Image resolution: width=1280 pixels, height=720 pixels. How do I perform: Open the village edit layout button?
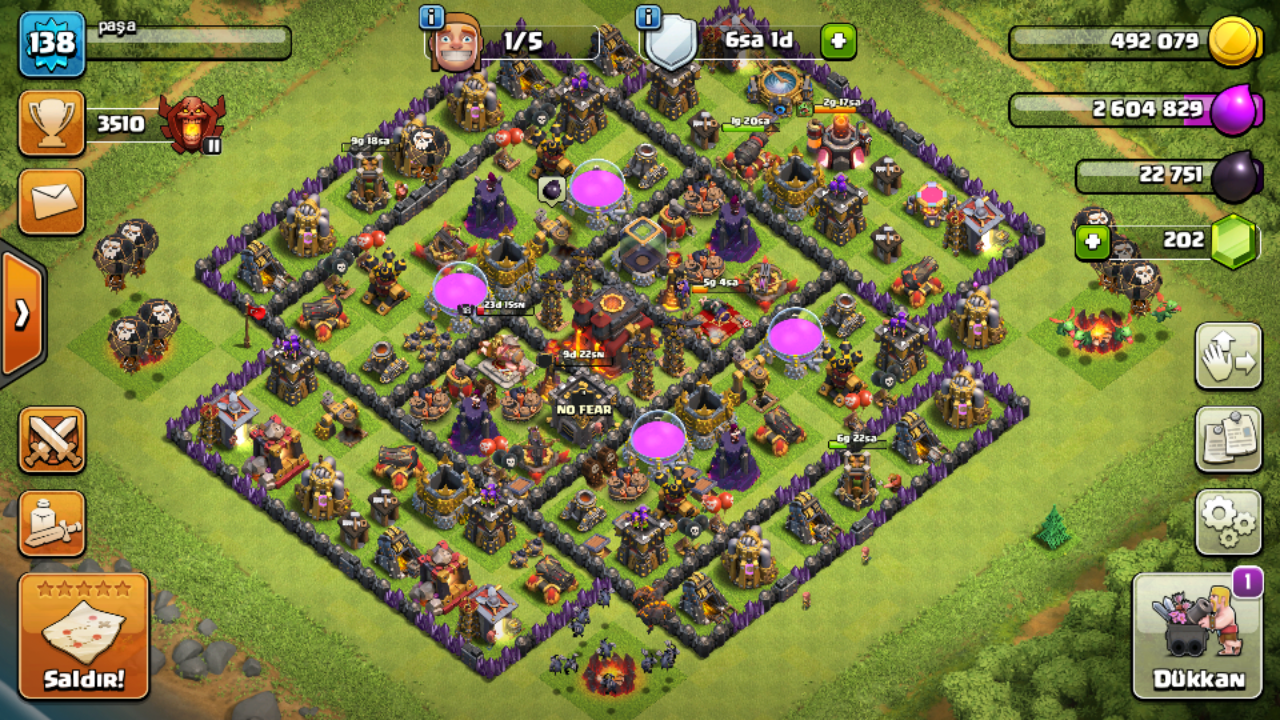click(x=1228, y=356)
